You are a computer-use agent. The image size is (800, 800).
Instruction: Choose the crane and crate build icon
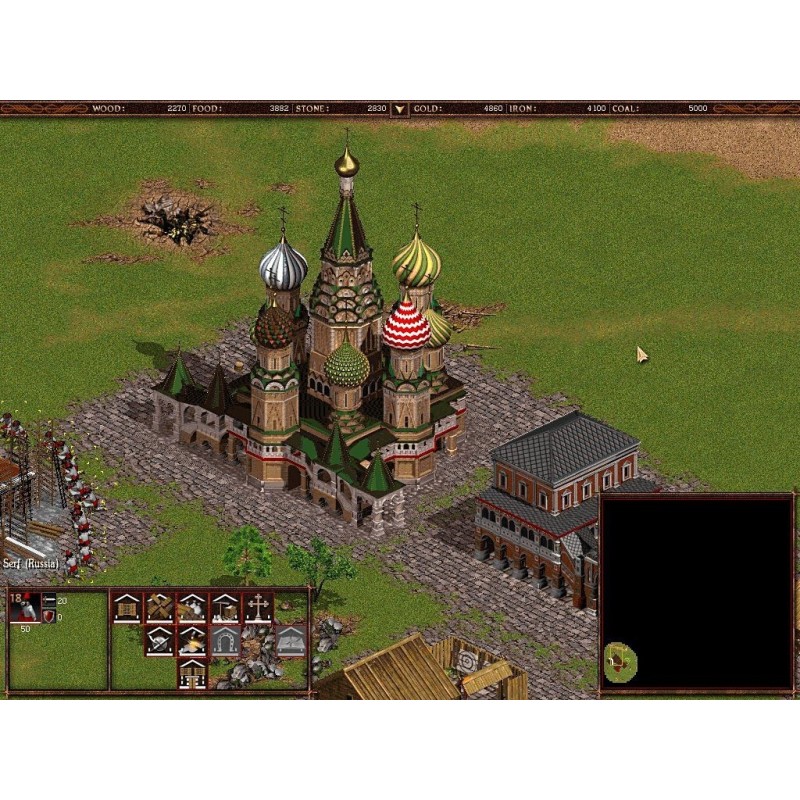(x=225, y=607)
